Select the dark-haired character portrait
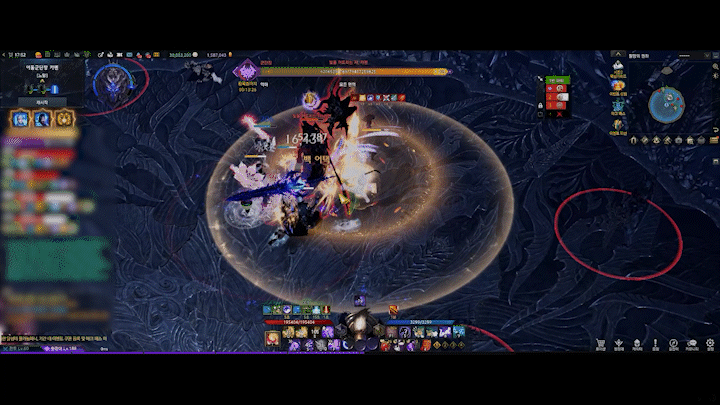This screenshot has height=405, width=720. pyautogui.click(x=42, y=119)
